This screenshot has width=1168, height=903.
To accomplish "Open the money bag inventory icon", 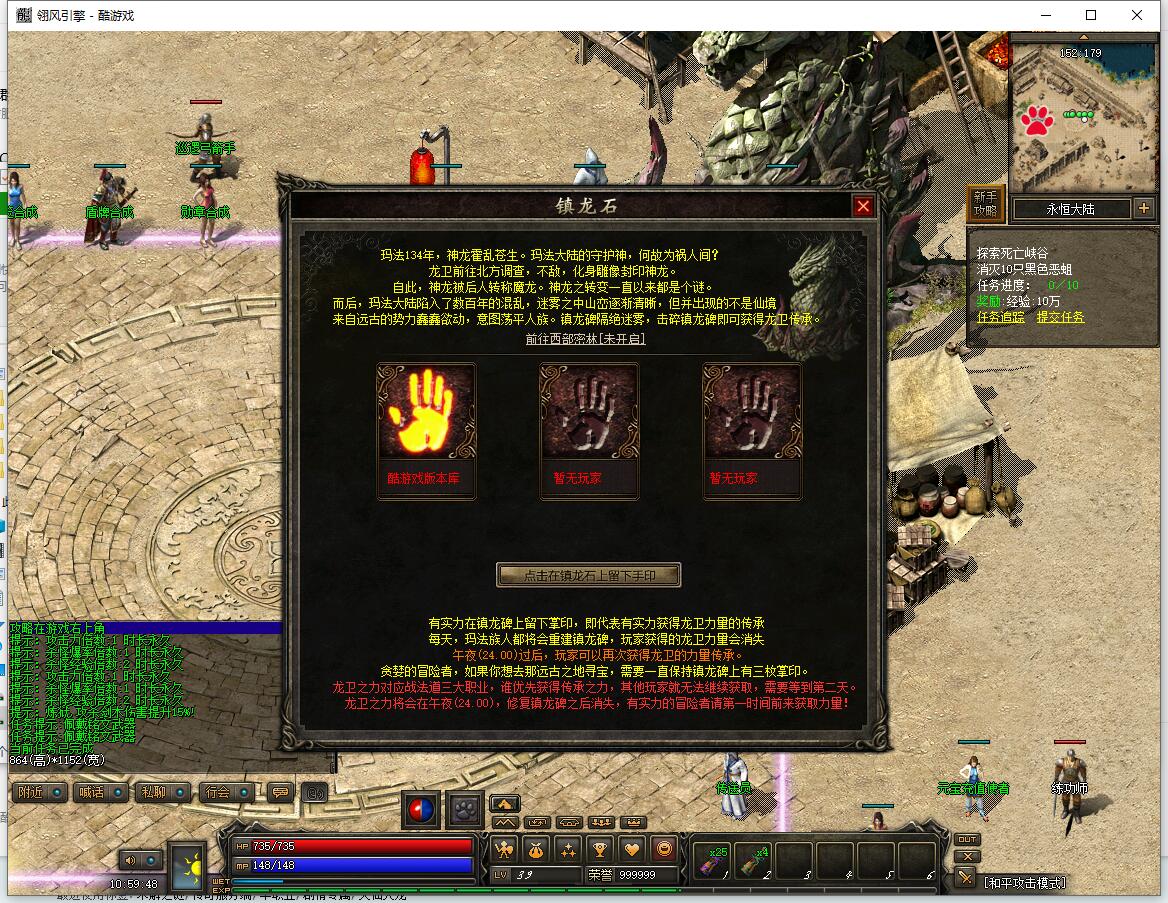I will pos(536,849).
